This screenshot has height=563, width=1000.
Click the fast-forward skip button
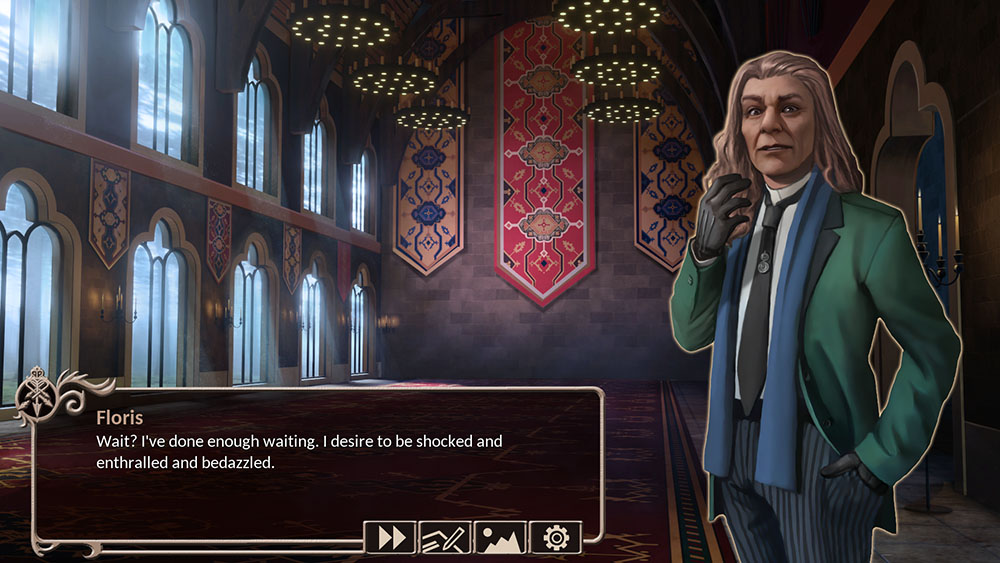click(391, 538)
